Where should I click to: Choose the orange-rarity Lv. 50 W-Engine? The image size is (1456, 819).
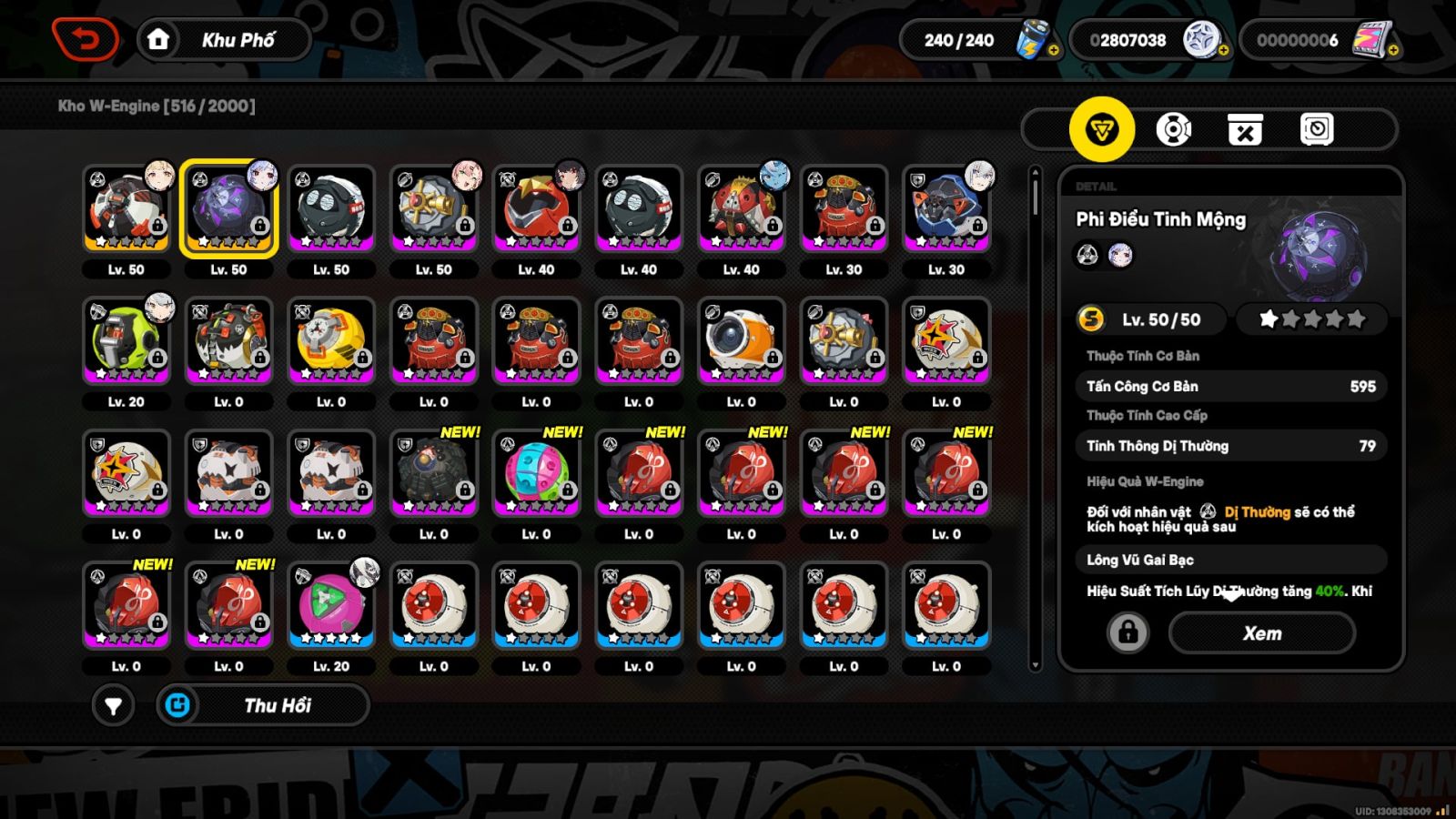(126, 208)
